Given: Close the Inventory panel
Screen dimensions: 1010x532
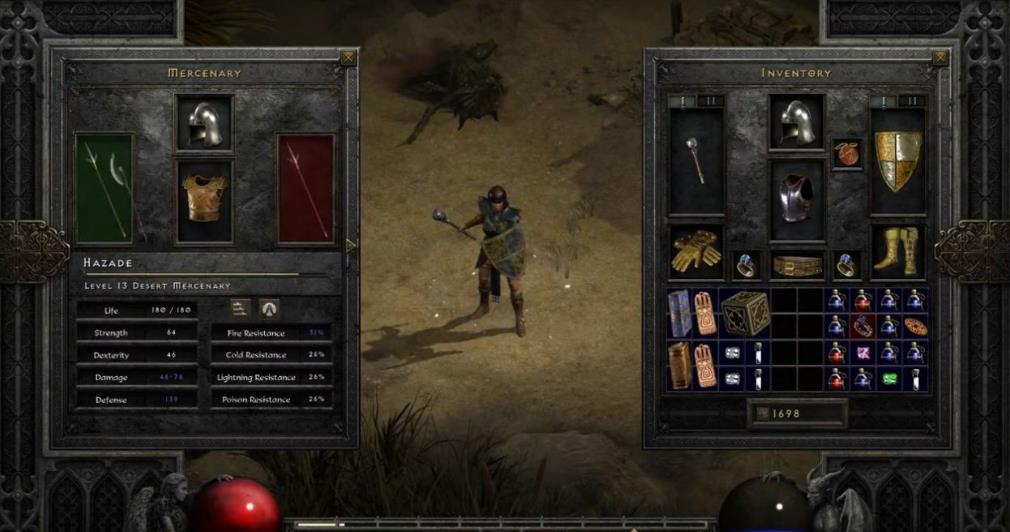Looking at the screenshot, I should click(x=939, y=58).
